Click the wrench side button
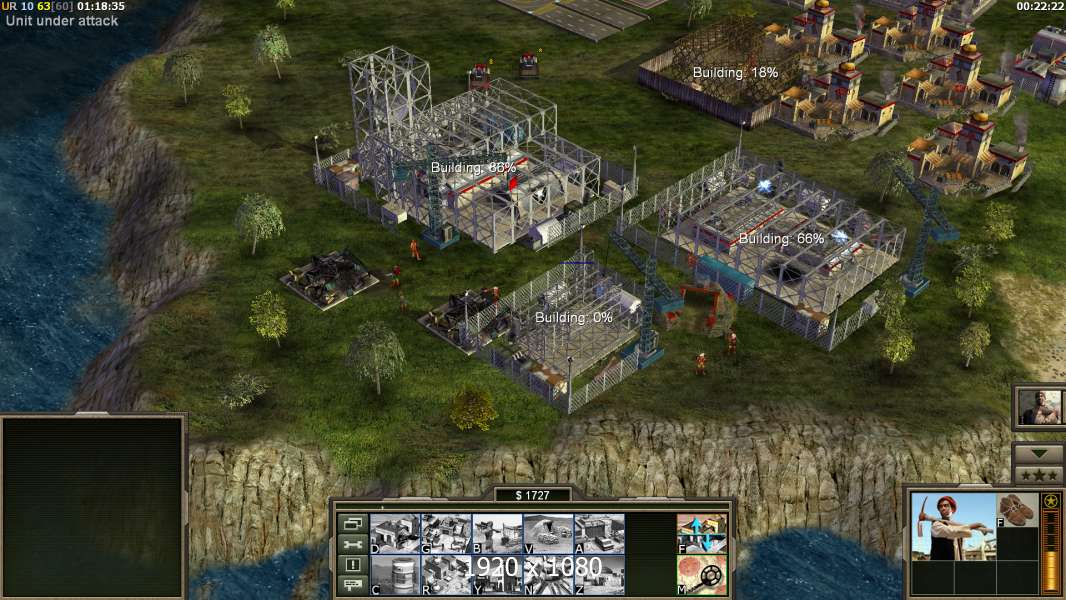Image resolution: width=1066 pixels, height=600 pixels. [351, 544]
